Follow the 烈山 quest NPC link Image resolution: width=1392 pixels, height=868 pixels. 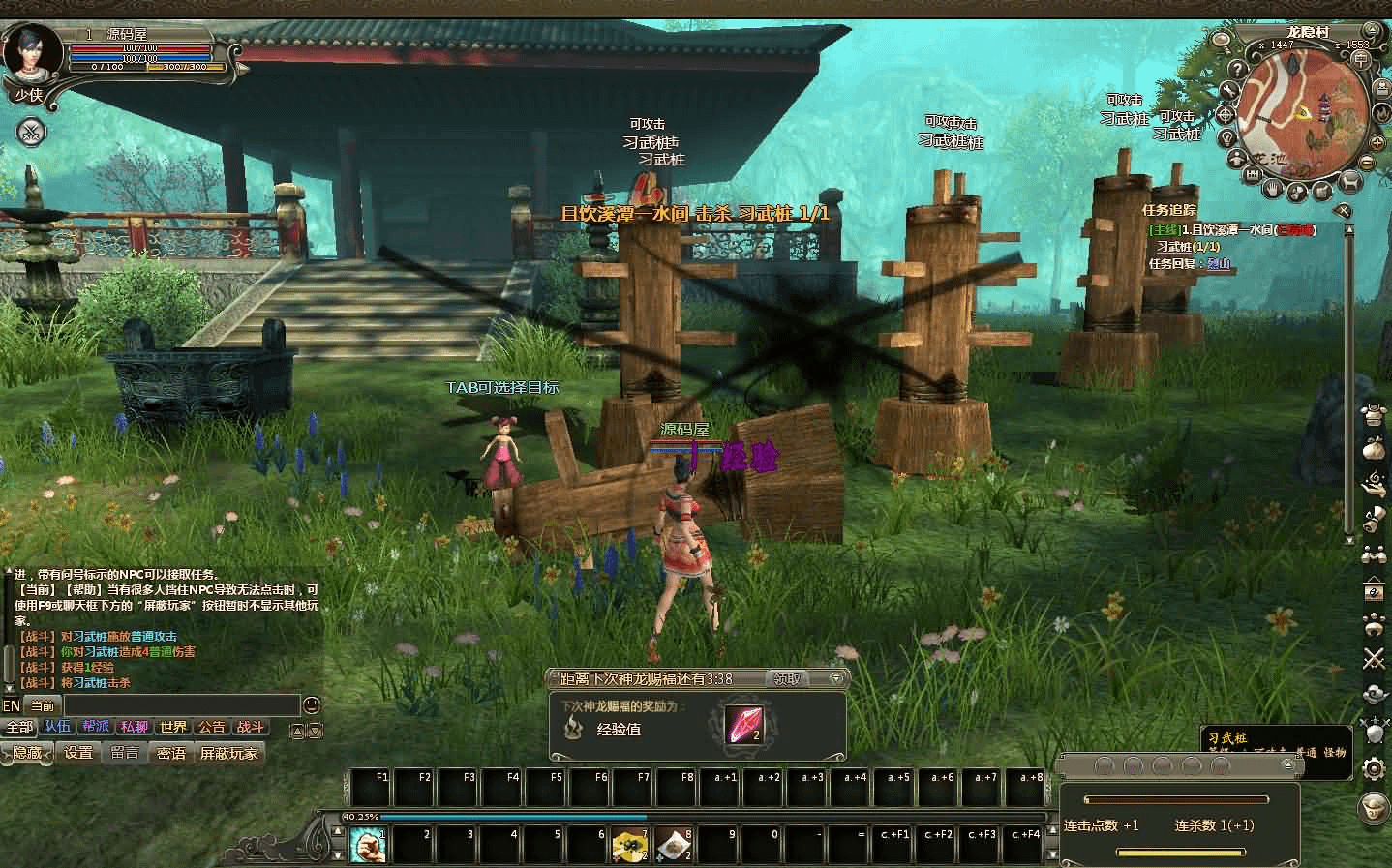1219,263
